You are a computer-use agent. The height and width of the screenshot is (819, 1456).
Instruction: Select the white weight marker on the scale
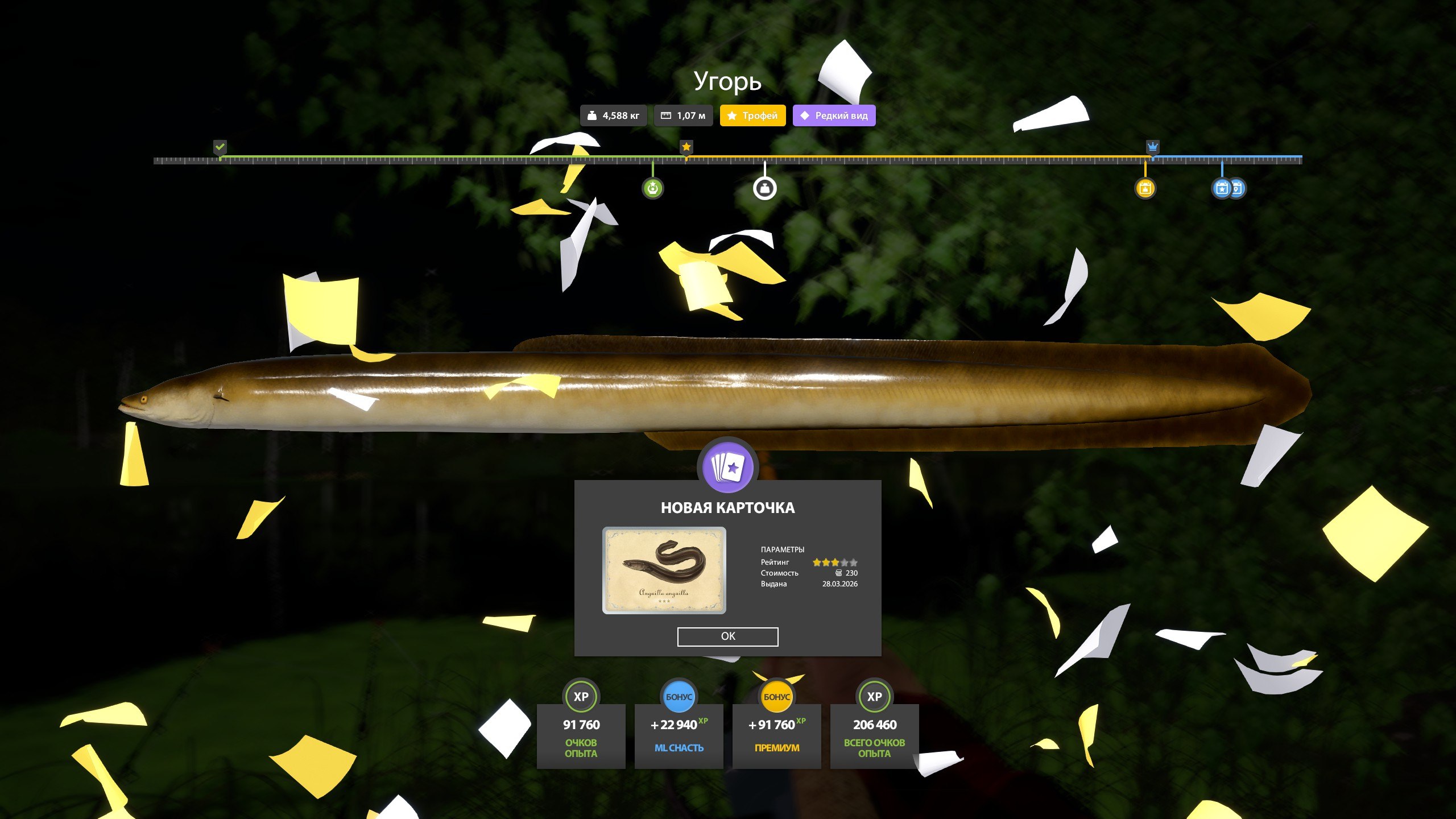(x=764, y=188)
